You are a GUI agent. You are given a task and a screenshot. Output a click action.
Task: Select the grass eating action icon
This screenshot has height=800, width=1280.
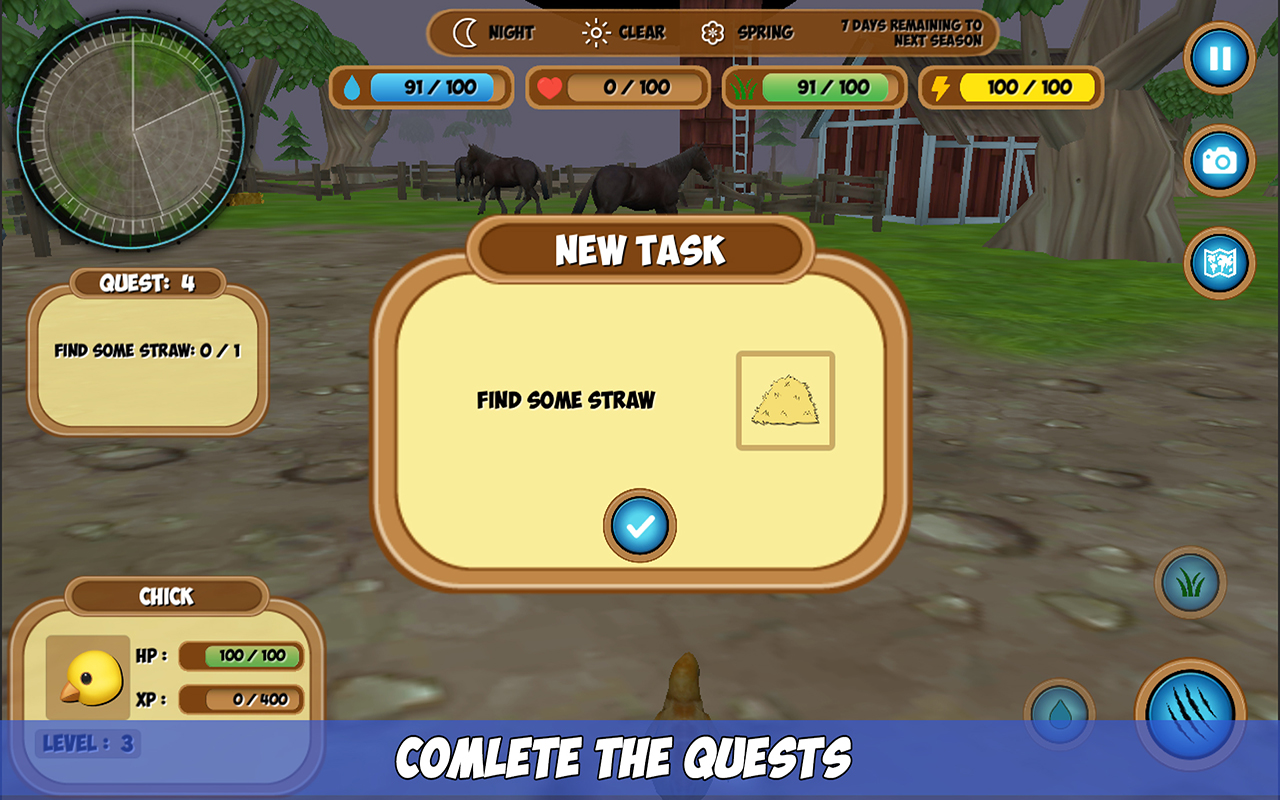tap(1189, 584)
